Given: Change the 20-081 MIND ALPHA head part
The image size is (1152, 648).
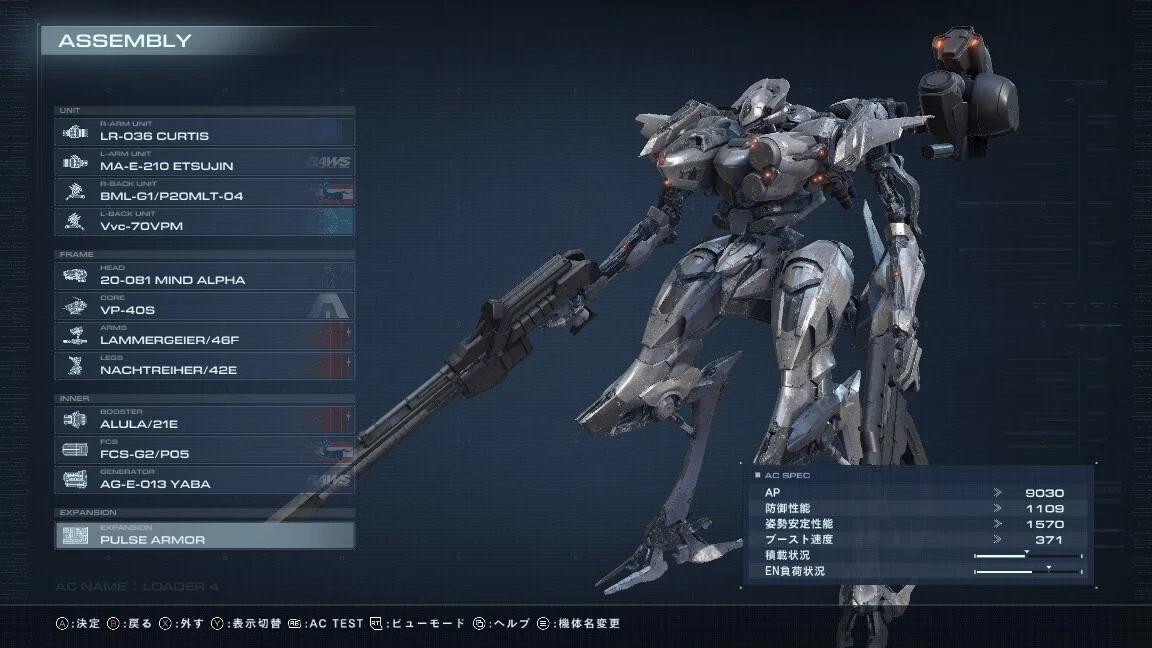Looking at the screenshot, I should tap(205, 276).
